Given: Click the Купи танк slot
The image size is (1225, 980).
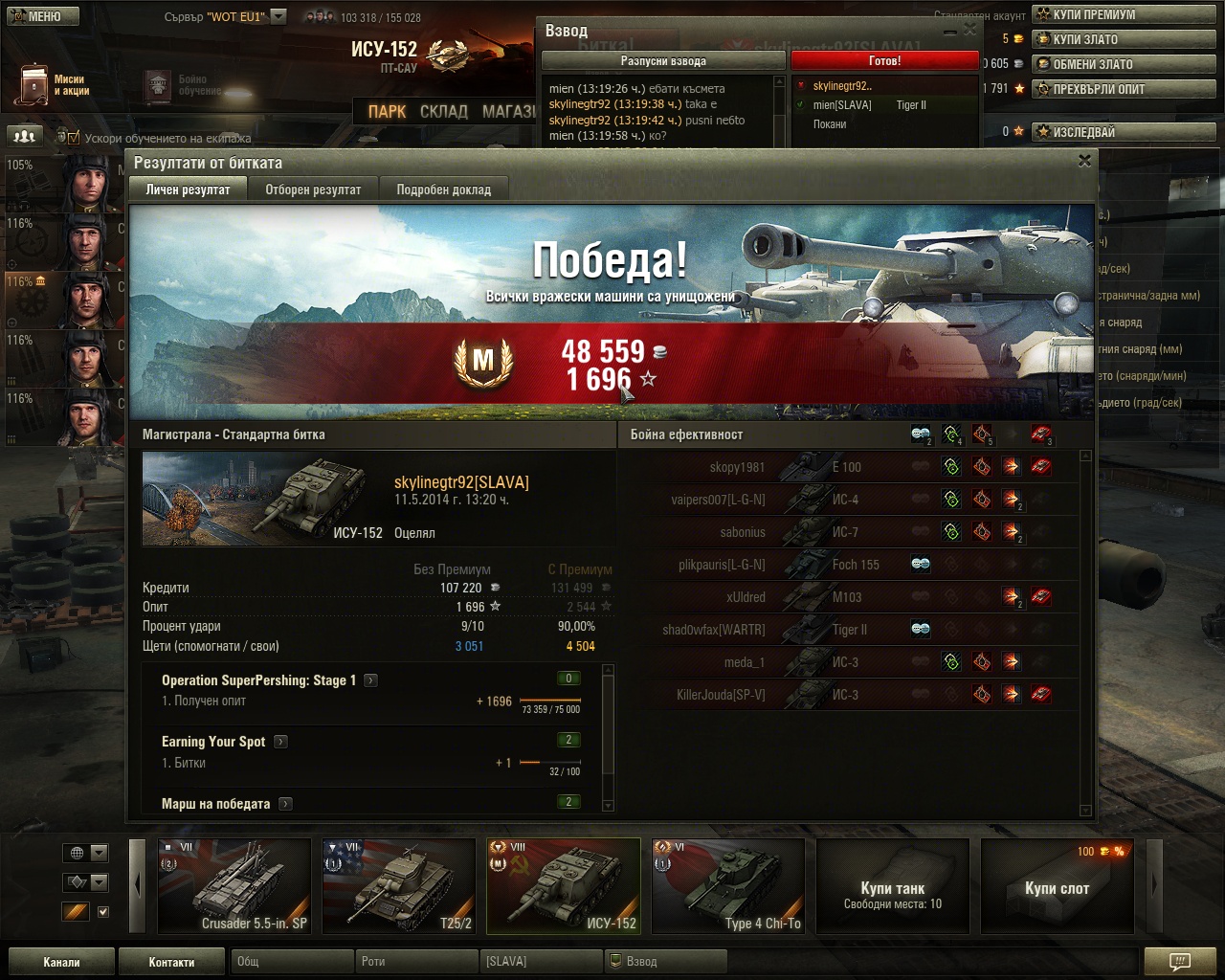Looking at the screenshot, I should [892, 885].
